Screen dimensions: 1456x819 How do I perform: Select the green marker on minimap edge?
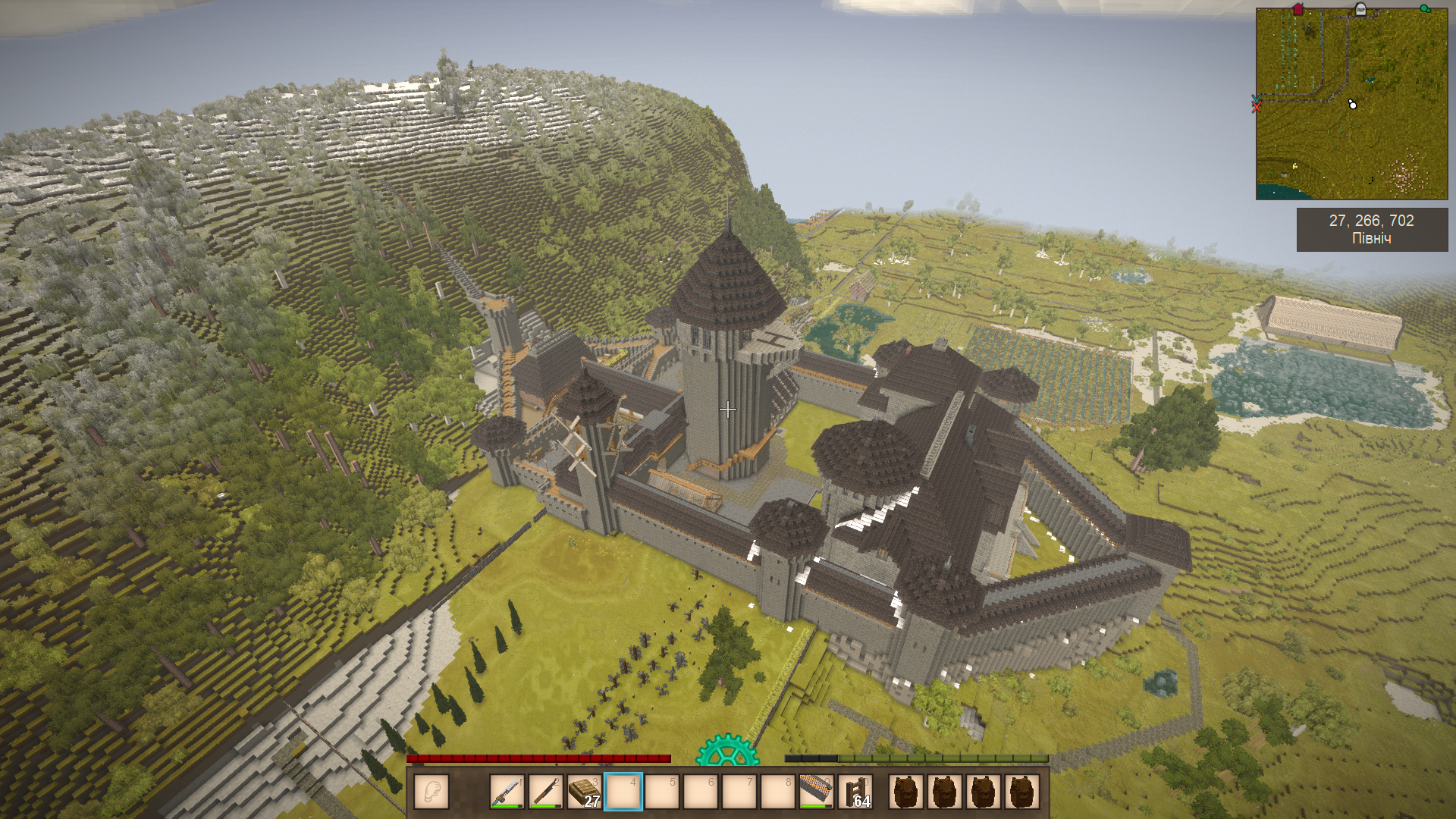(x=1426, y=9)
